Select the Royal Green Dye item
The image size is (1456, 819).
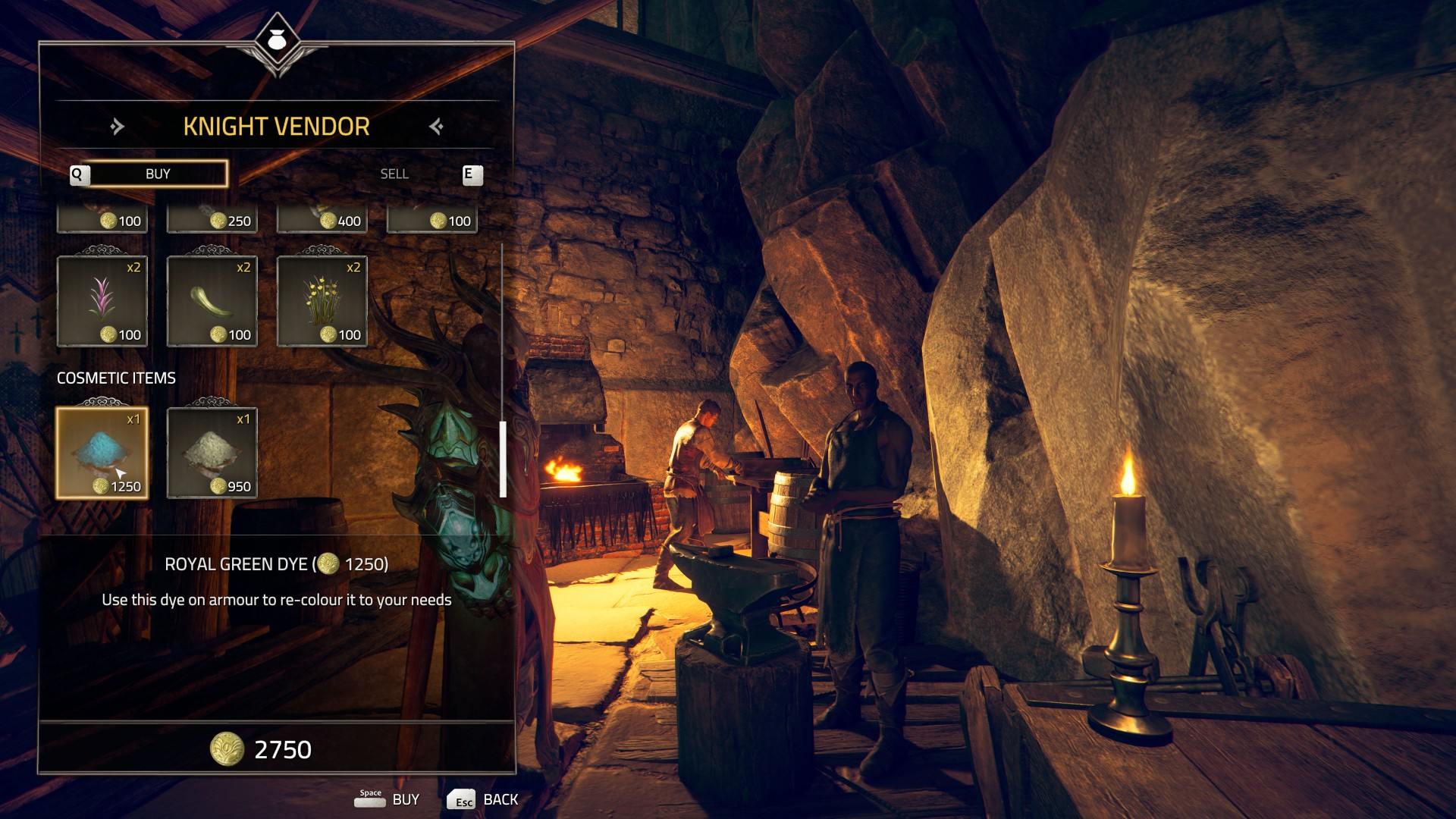pos(102,453)
